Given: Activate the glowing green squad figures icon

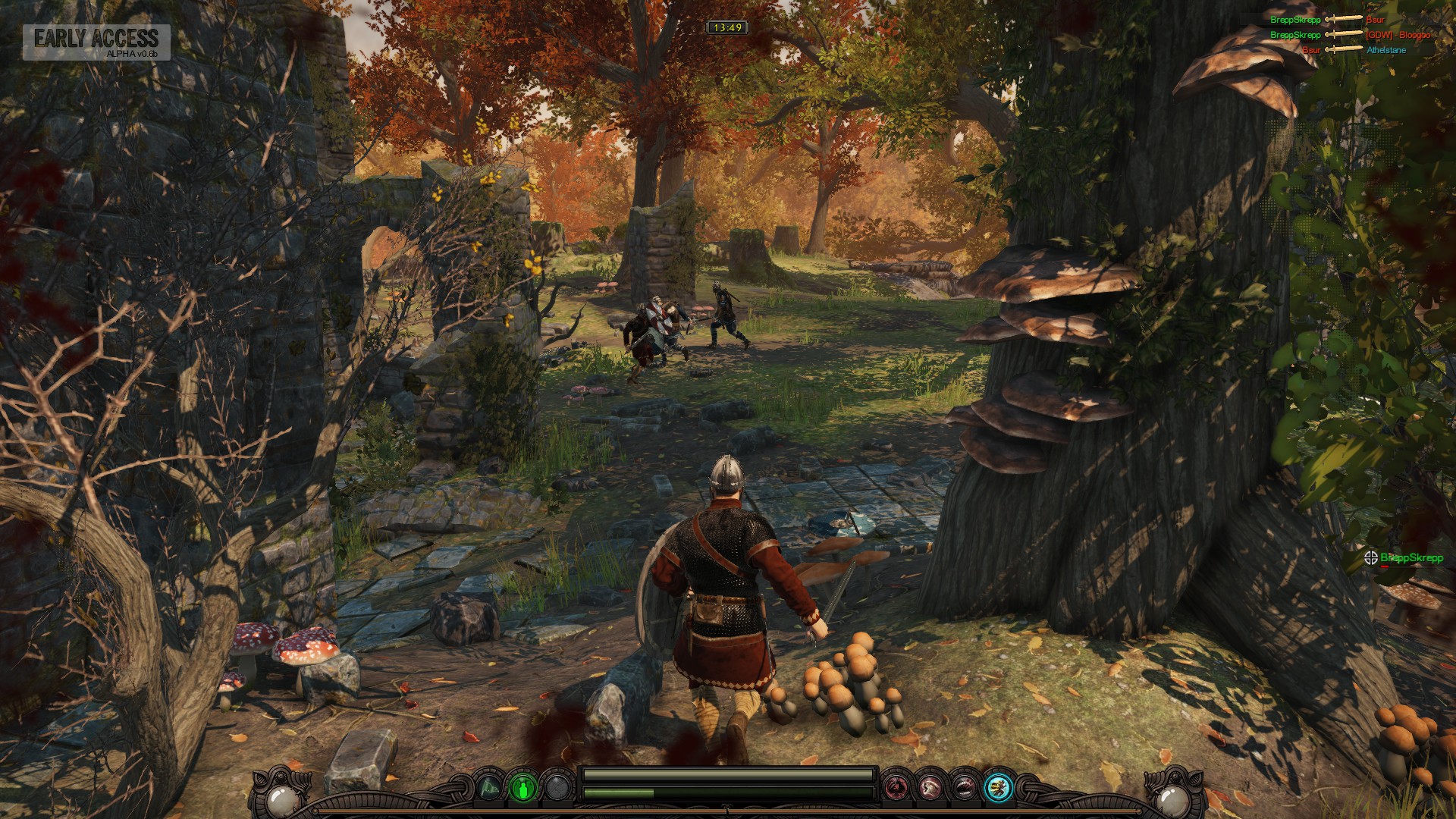Looking at the screenshot, I should 523,789.
